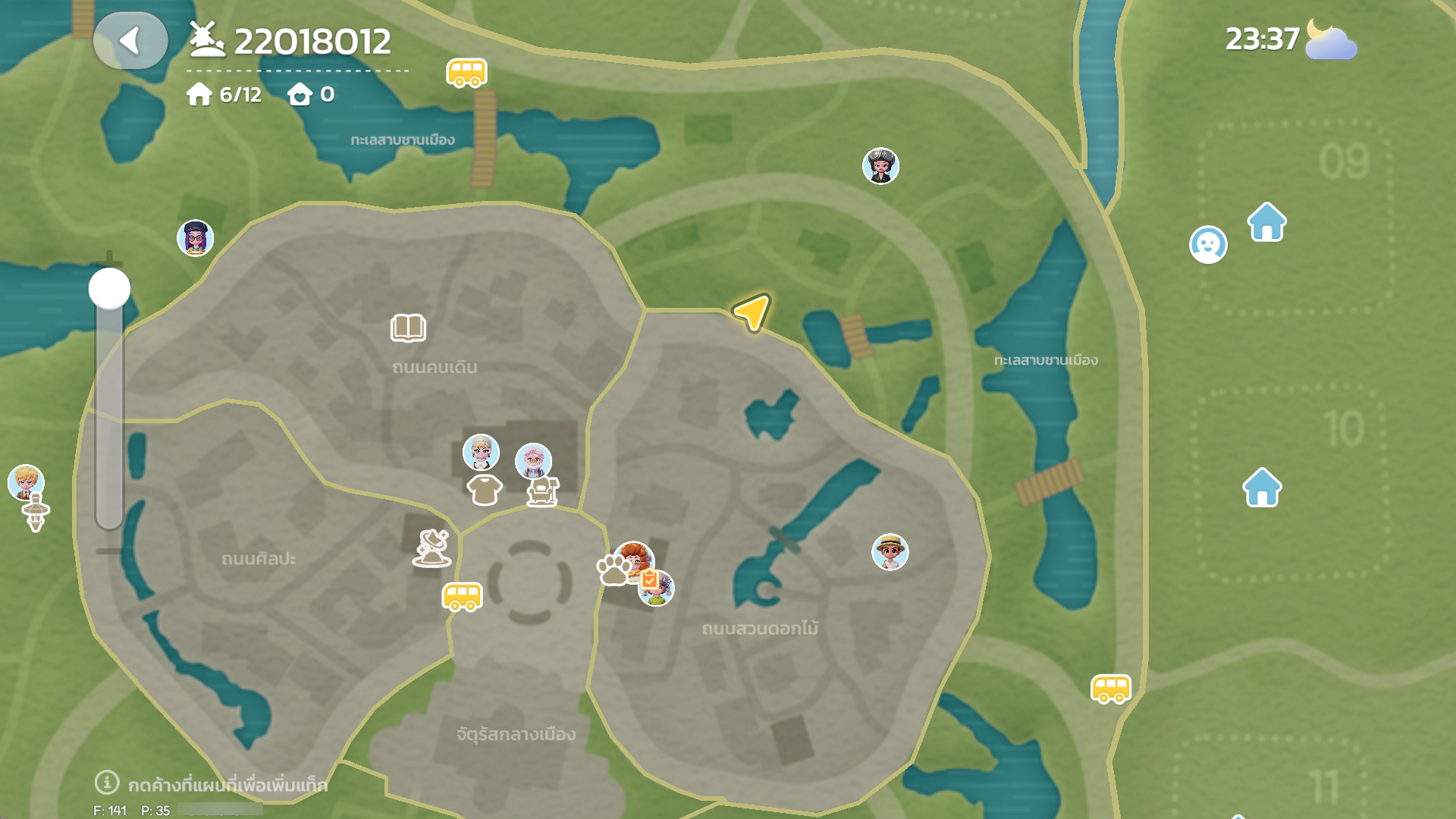Select the yellow bus marker near plot 11
Screen dimensions: 1456x819
pos(1110,689)
